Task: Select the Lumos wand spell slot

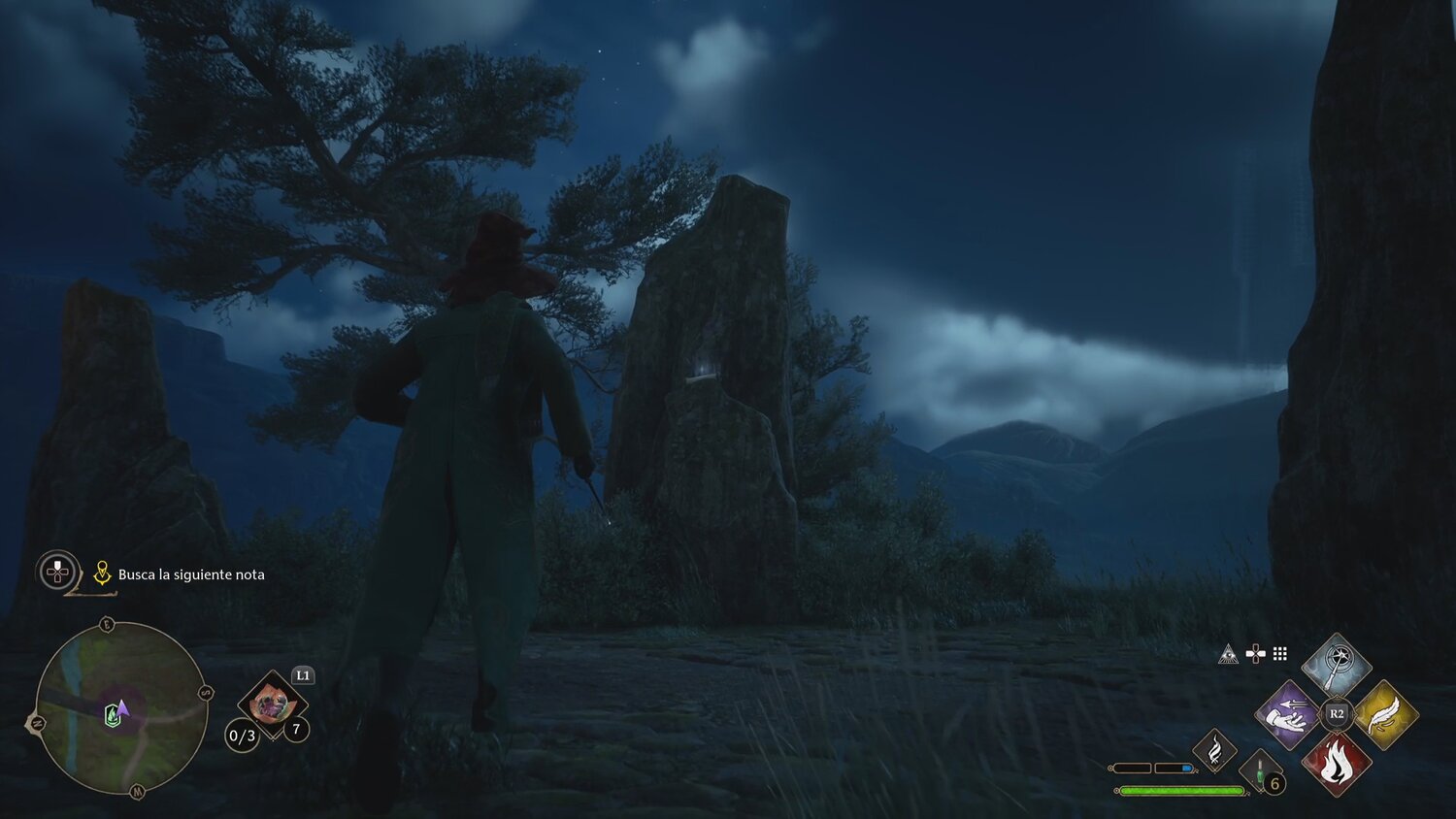Action: [x=1337, y=667]
